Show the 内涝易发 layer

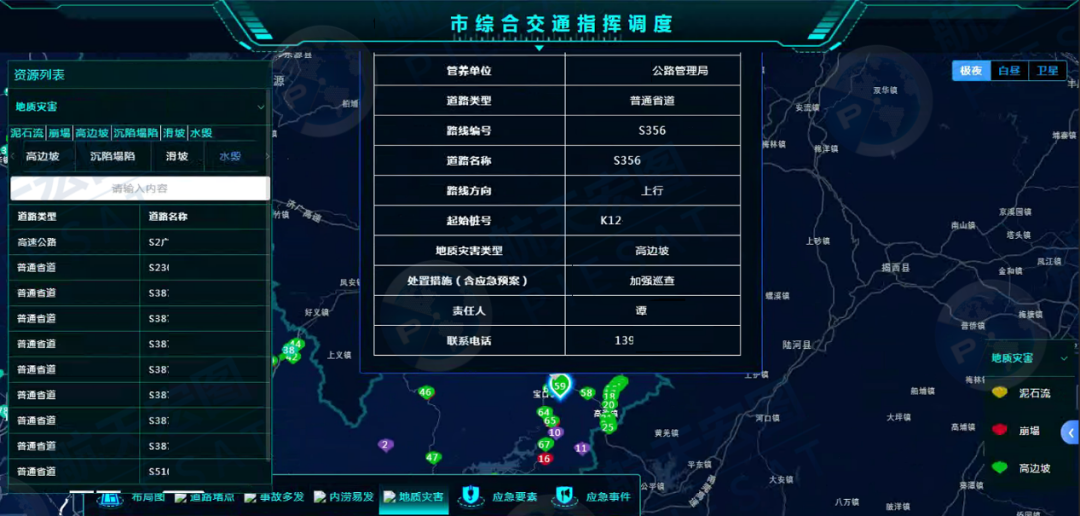(343, 497)
